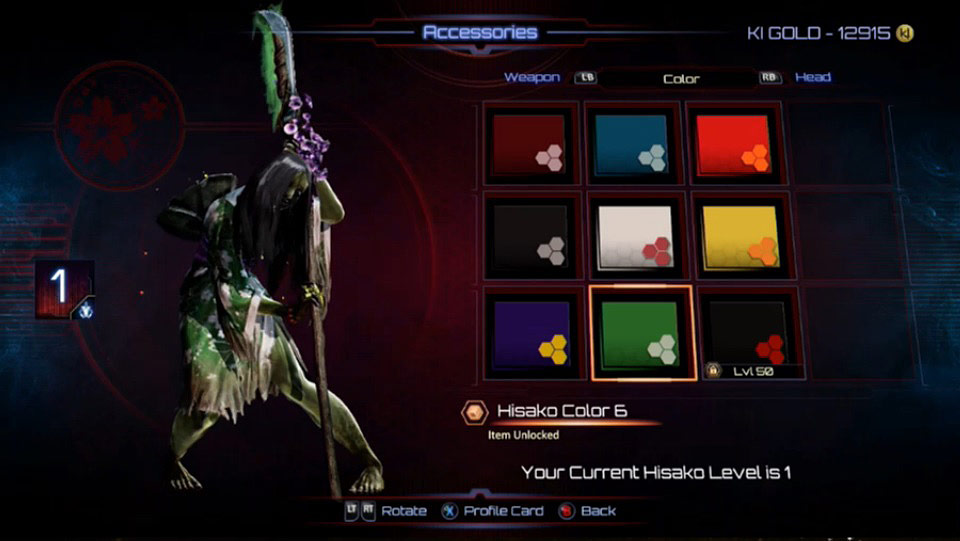Viewport: 960px width, 541px height.
Task: Switch to the Weapon tab
Action: (531, 77)
